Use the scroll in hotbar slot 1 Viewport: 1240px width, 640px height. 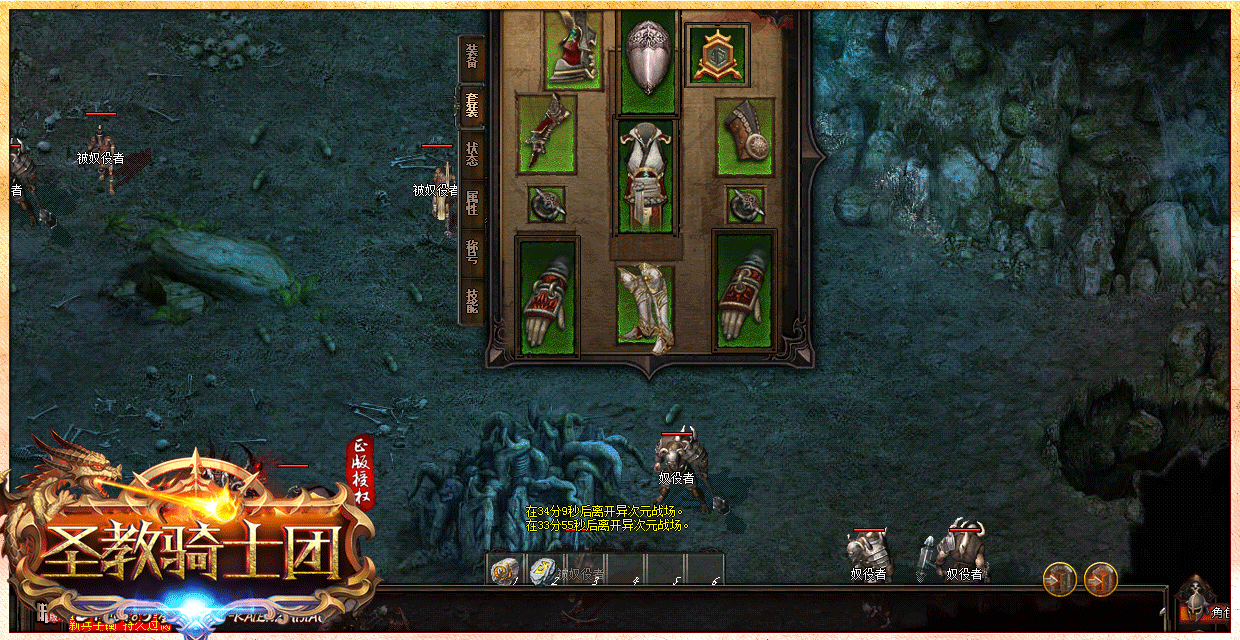point(504,570)
